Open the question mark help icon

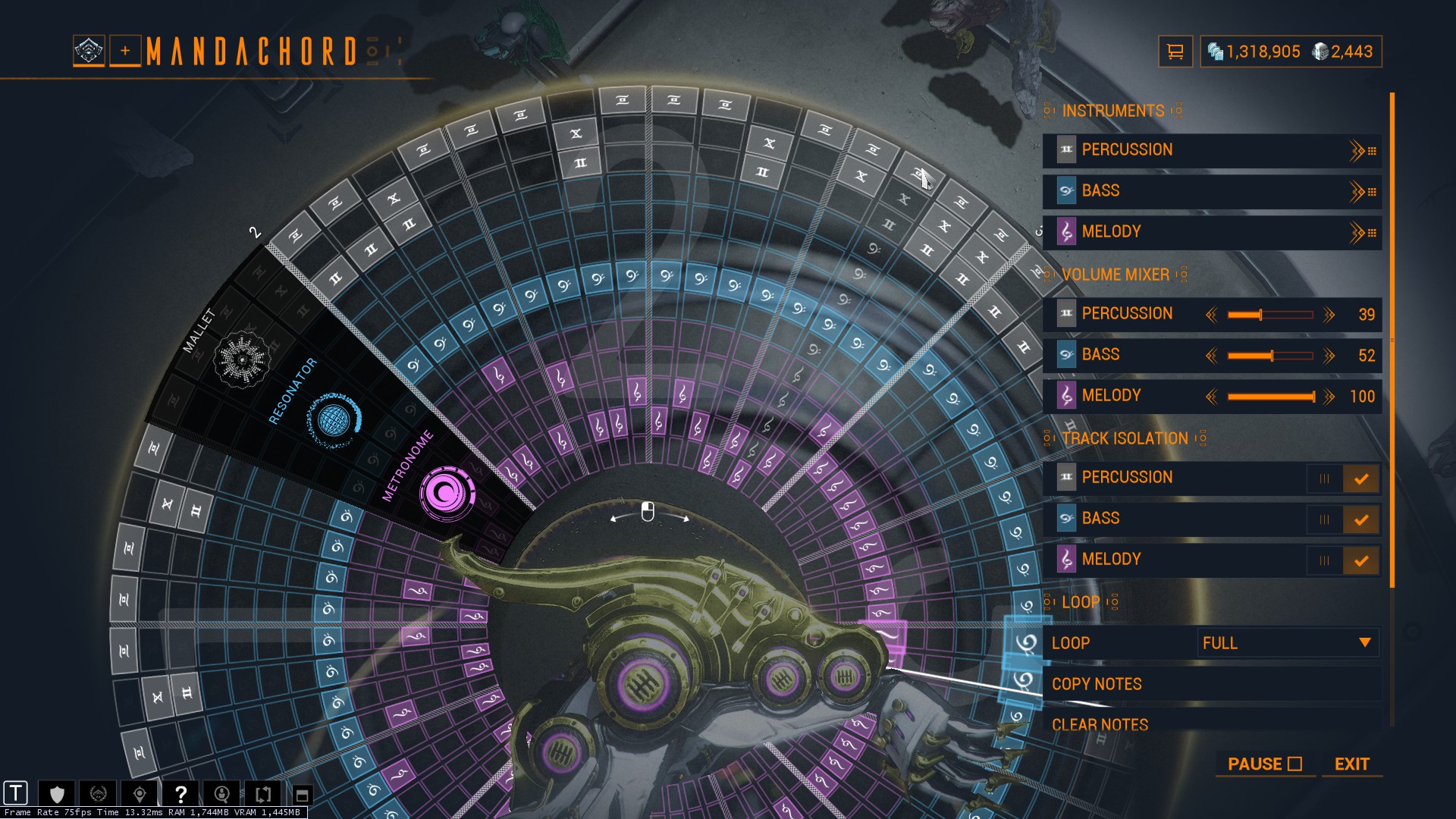click(x=180, y=794)
